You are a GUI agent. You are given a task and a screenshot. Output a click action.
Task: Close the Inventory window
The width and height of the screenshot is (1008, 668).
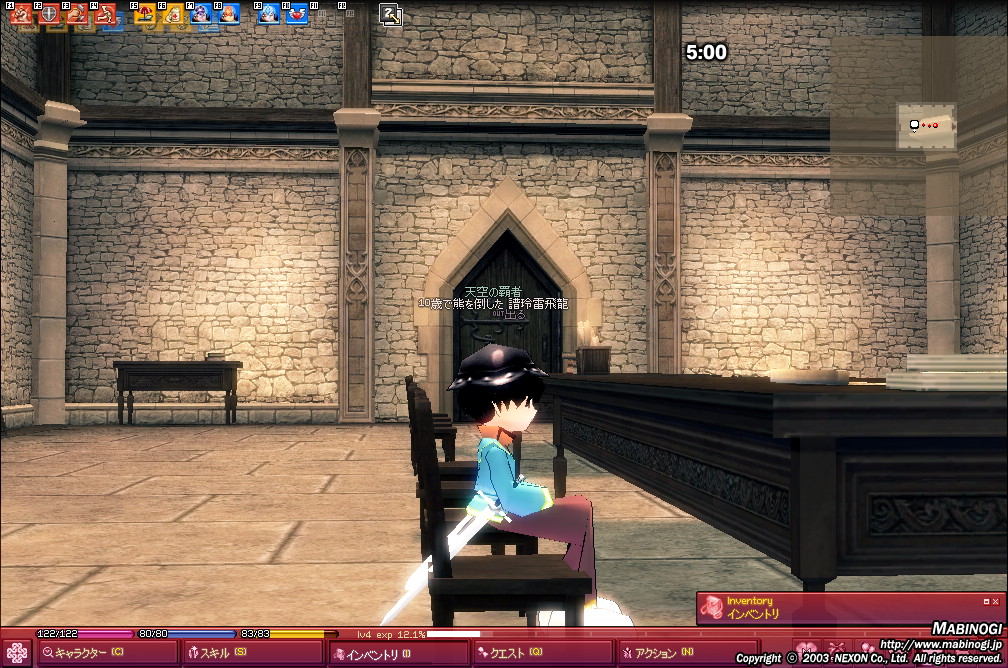click(x=995, y=601)
